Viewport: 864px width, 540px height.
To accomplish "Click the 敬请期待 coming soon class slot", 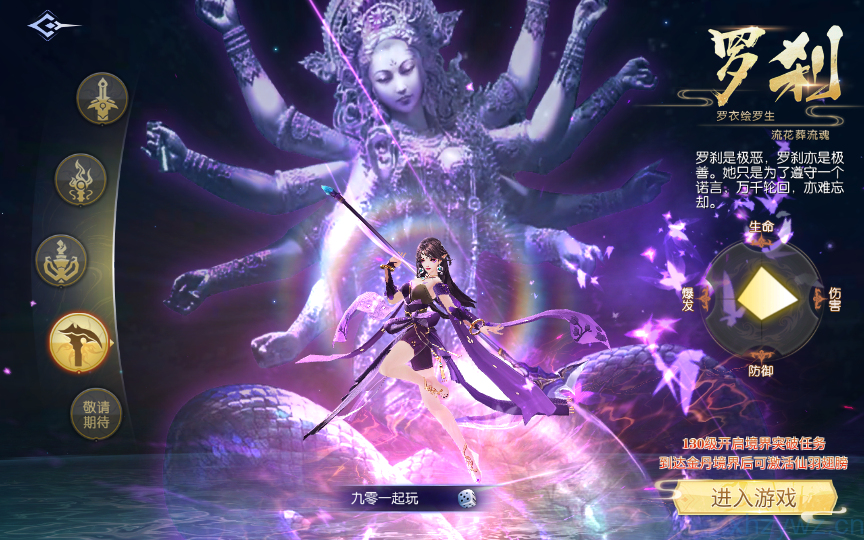I will pyautogui.click(x=96, y=413).
